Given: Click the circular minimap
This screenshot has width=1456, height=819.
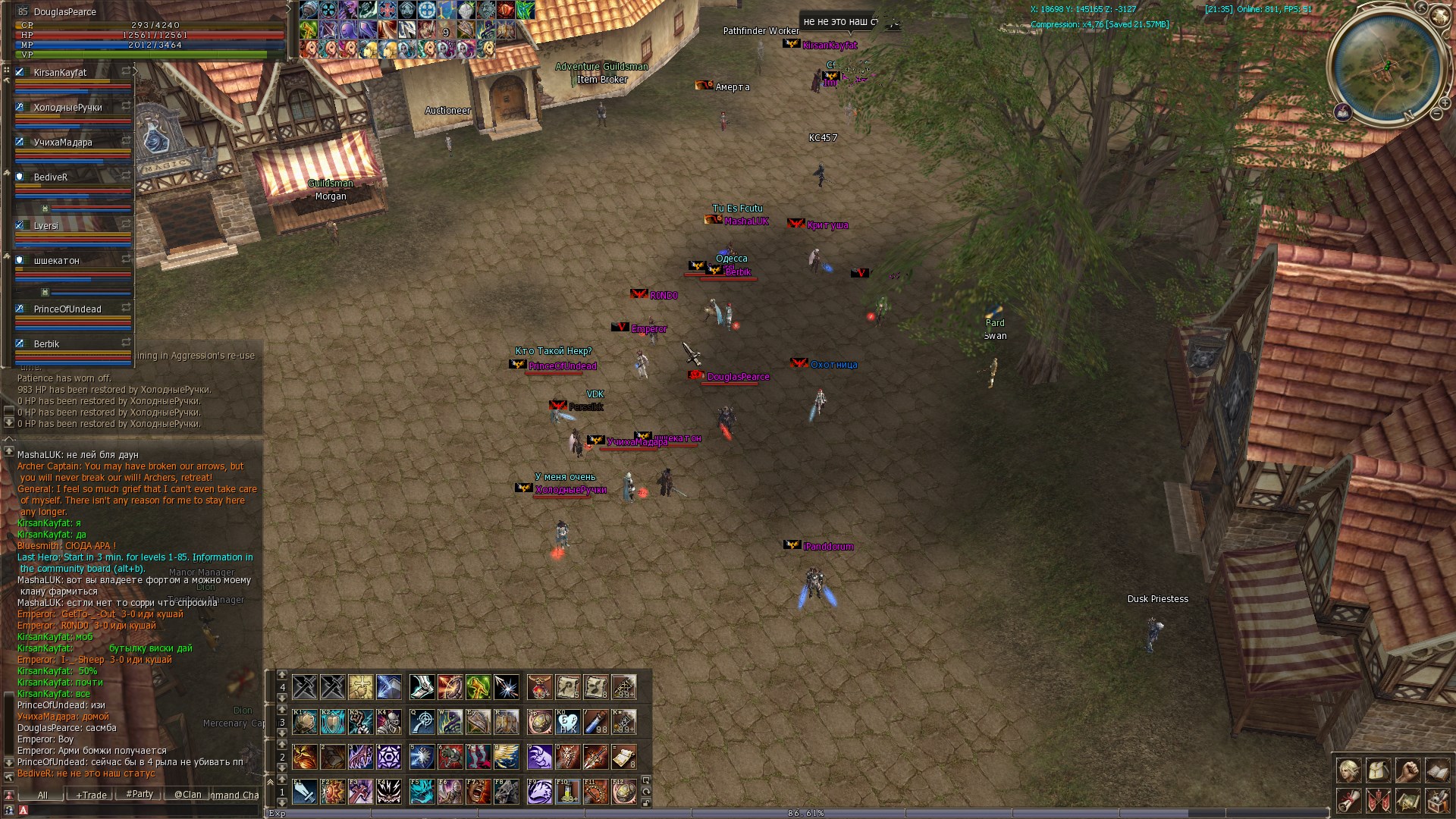Looking at the screenshot, I should click(x=1386, y=68).
